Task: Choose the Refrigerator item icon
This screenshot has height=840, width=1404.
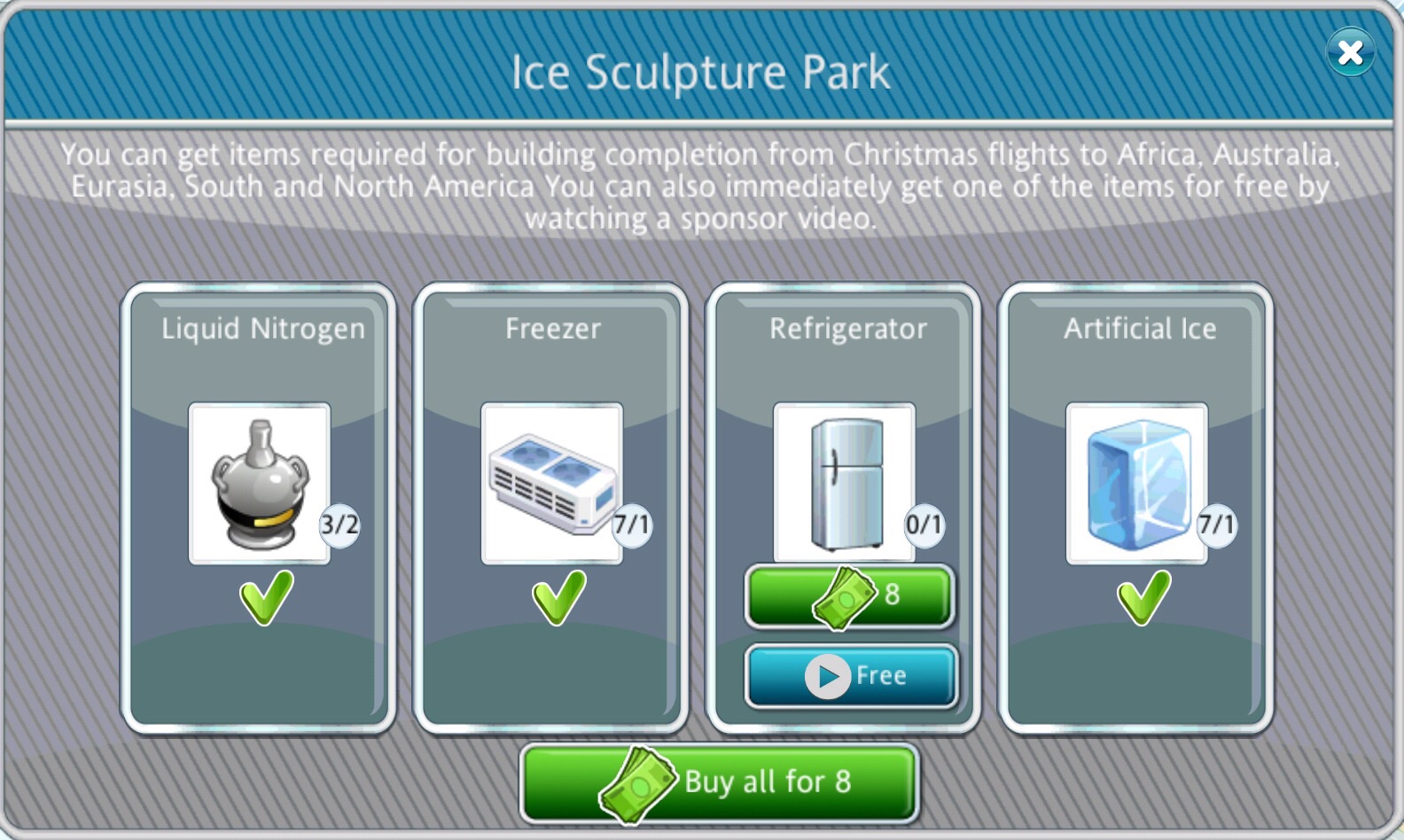Action: point(845,483)
